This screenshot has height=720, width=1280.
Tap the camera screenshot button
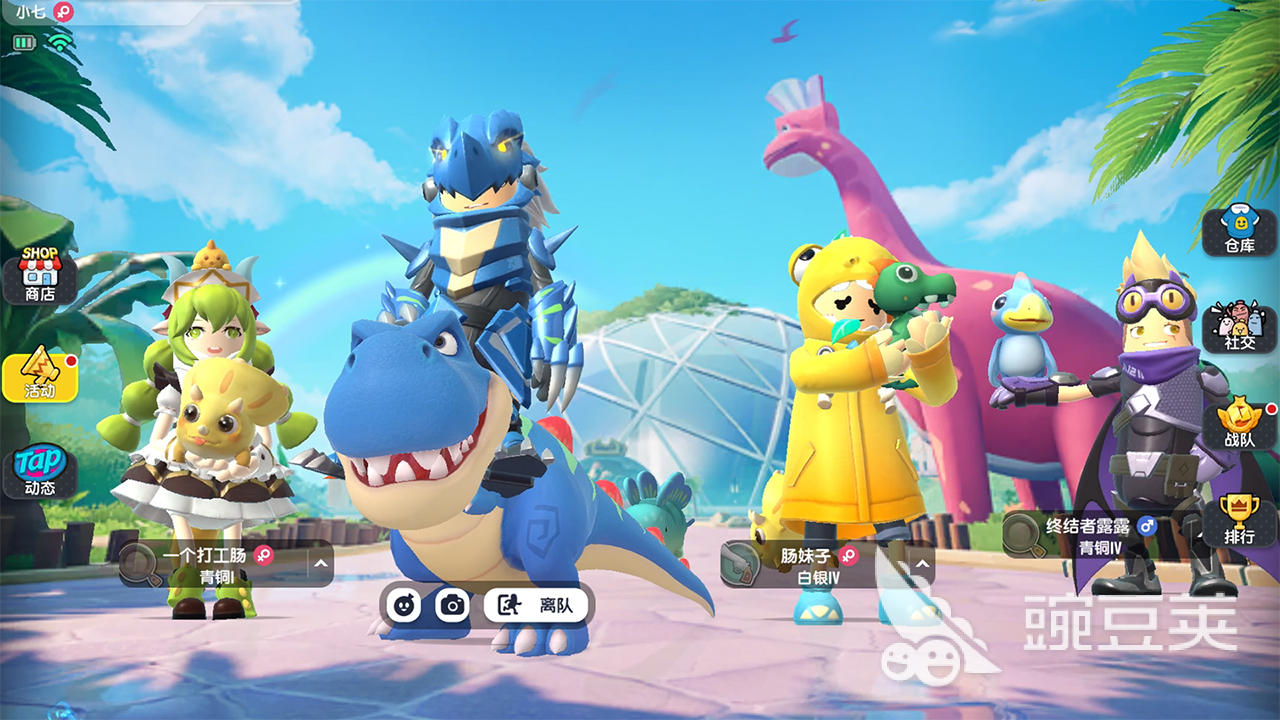coord(453,605)
